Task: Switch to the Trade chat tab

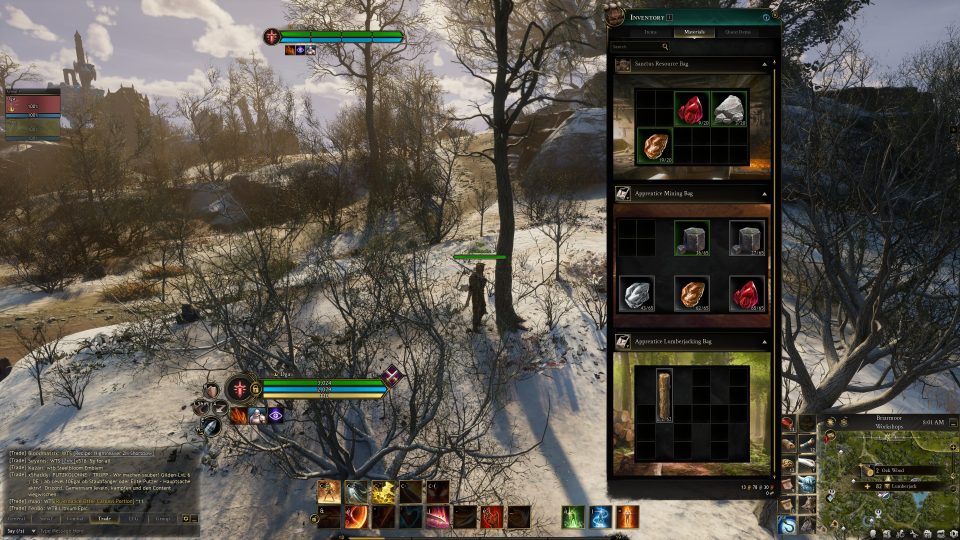Action: point(102,518)
